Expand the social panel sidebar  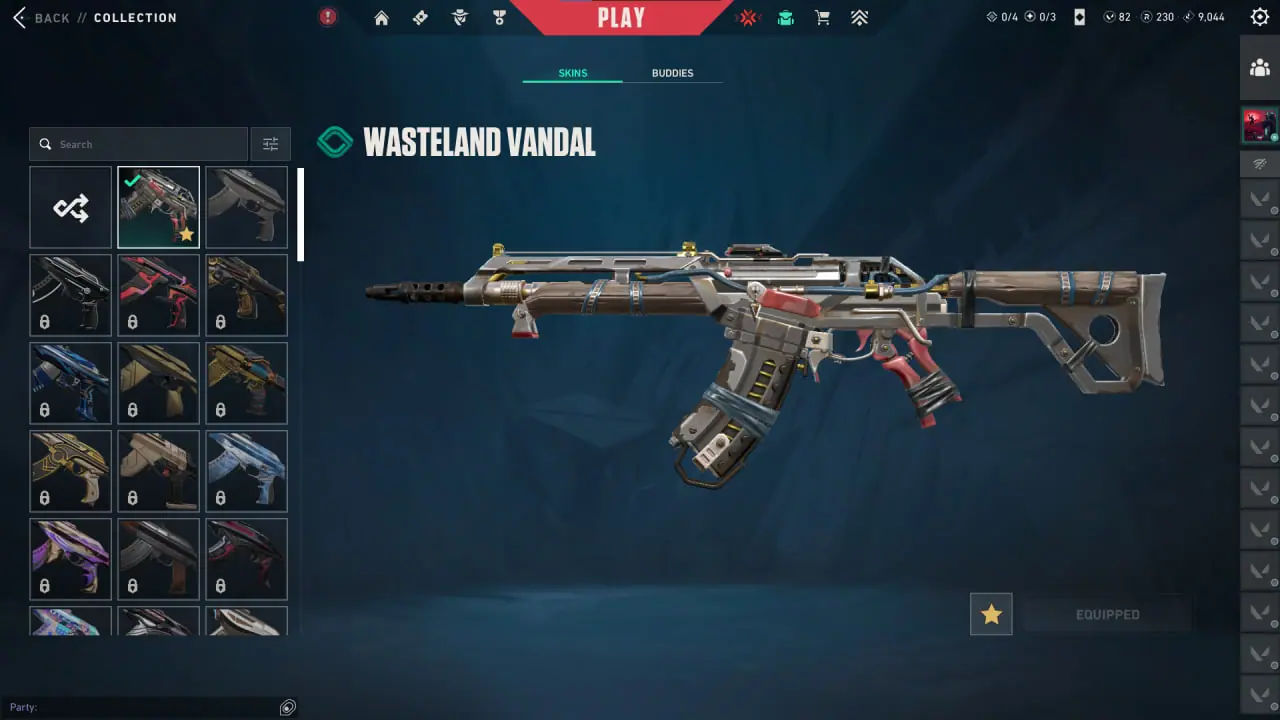1259,67
